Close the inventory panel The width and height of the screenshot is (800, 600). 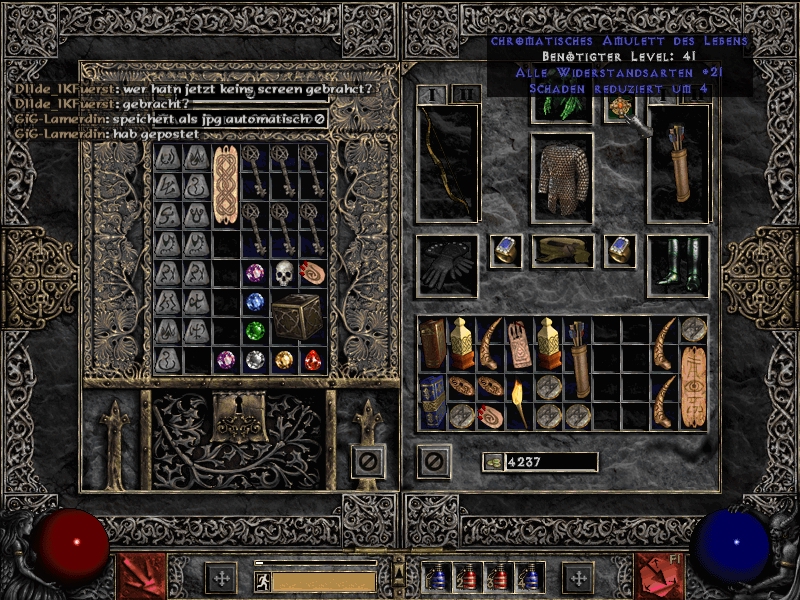click(434, 461)
